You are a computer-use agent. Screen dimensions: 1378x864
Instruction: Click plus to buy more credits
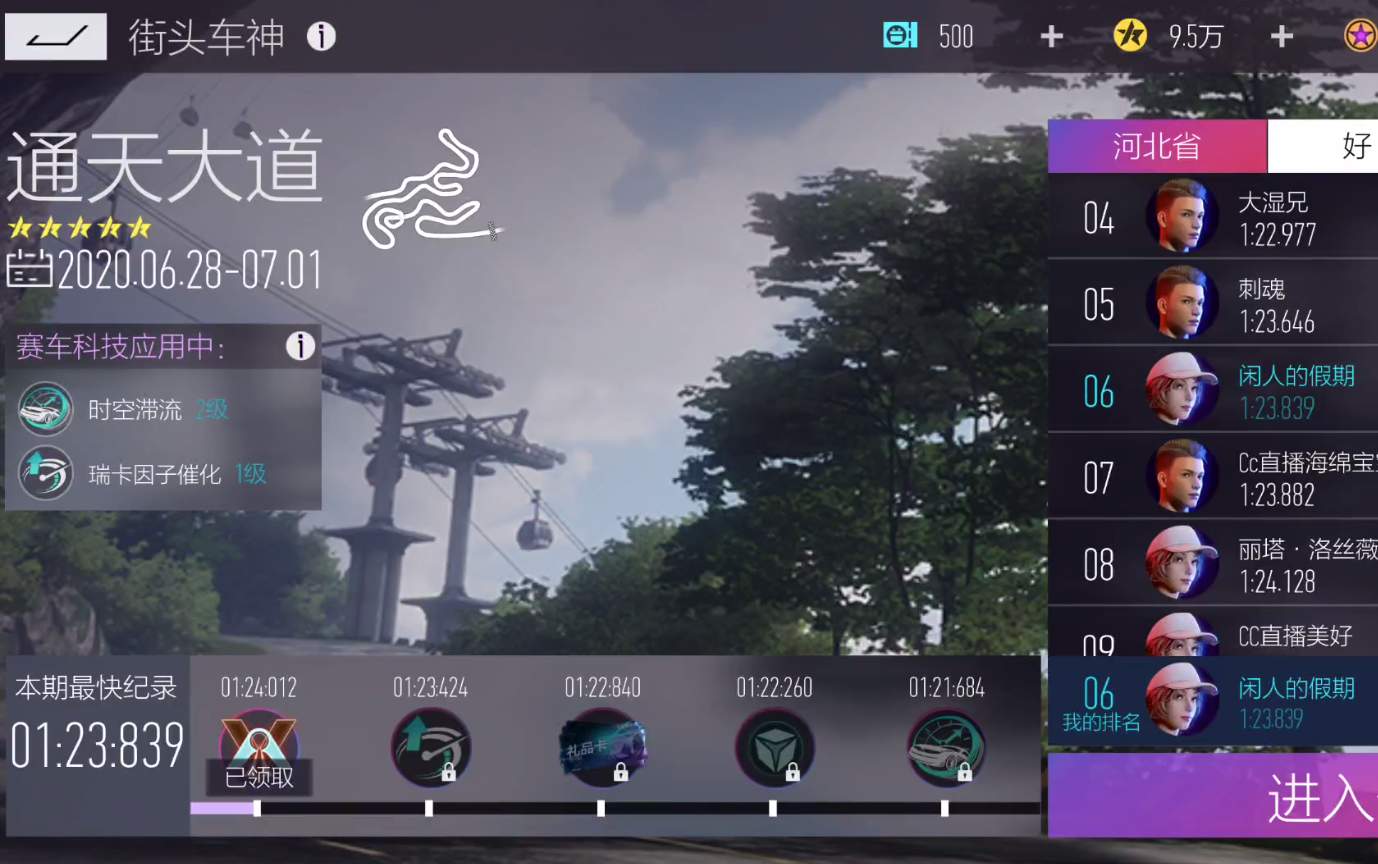(x=1050, y=35)
